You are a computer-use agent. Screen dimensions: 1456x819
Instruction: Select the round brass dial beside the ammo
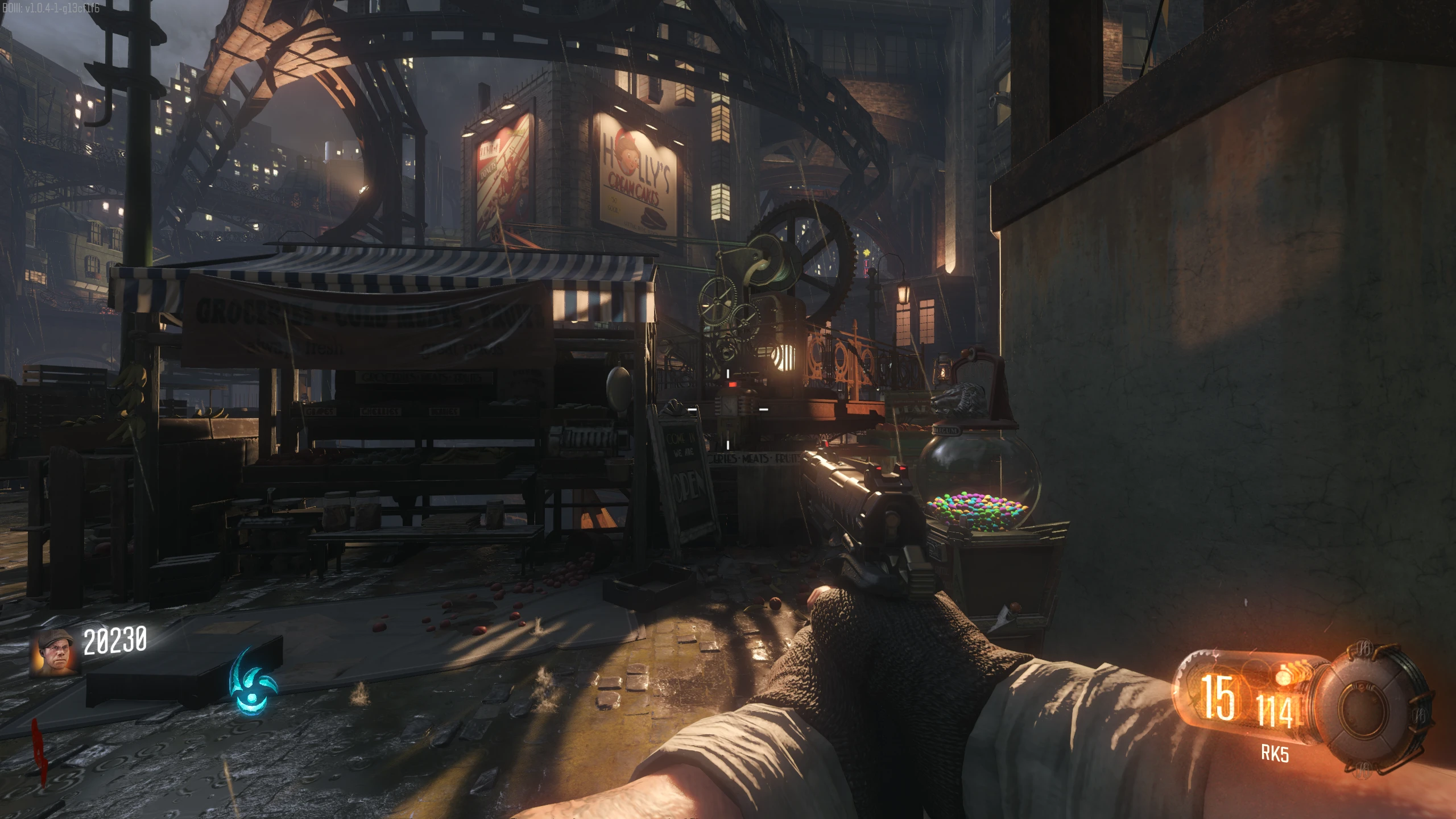(1375, 708)
